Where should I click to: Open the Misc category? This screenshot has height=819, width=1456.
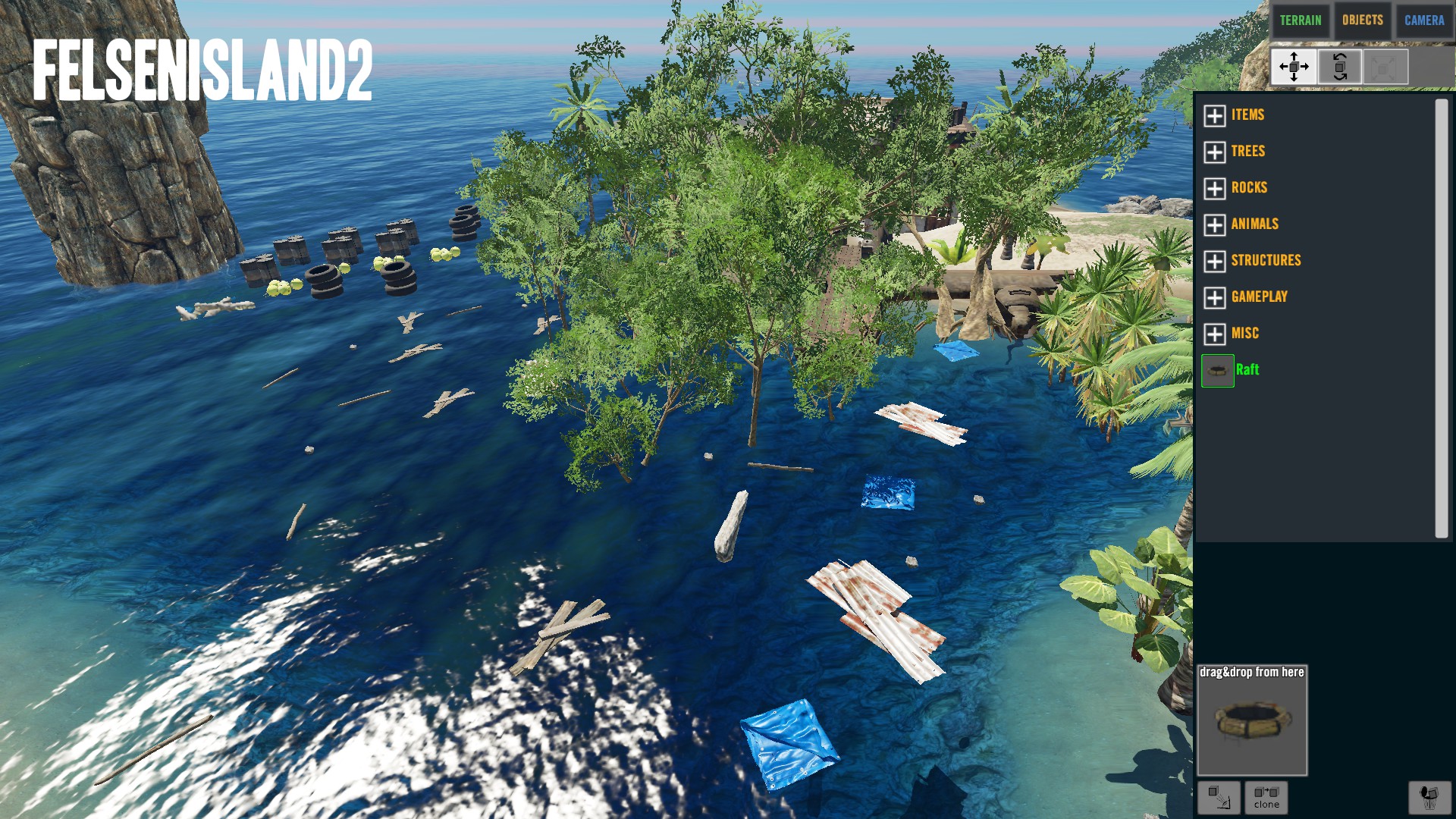pyautogui.click(x=1215, y=334)
